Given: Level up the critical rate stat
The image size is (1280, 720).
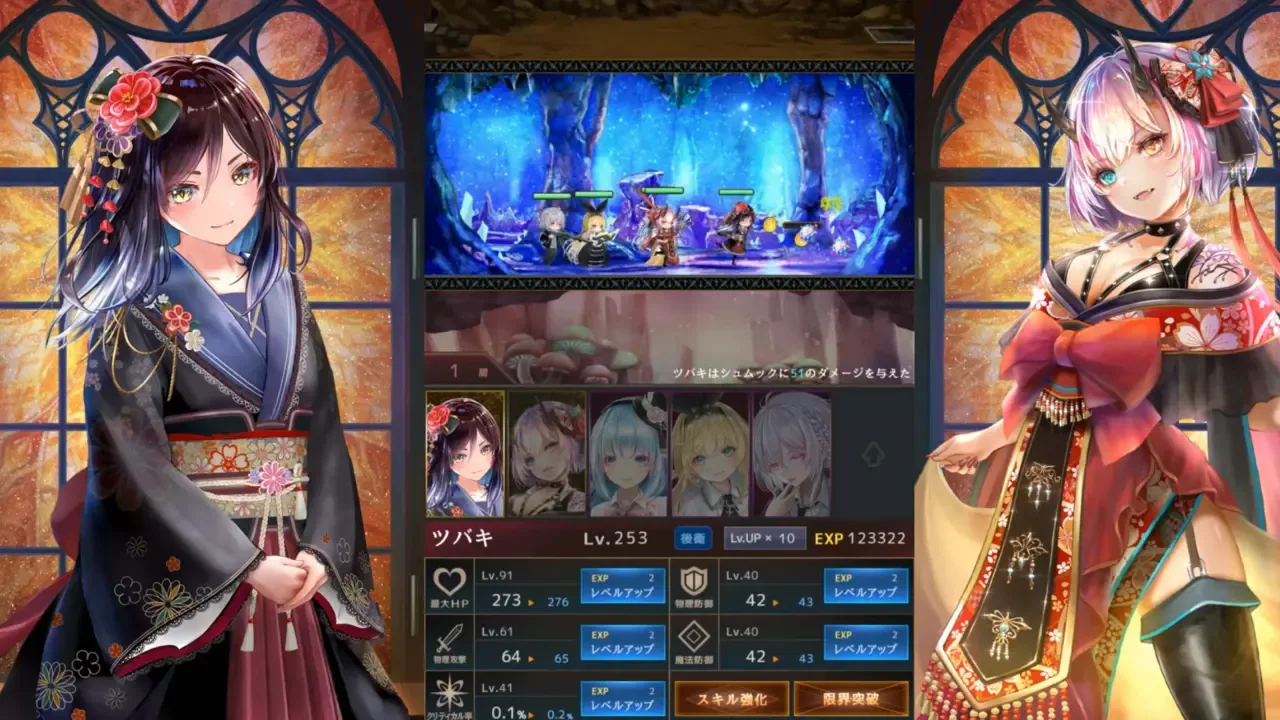Looking at the screenshot, I should (622, 697).
